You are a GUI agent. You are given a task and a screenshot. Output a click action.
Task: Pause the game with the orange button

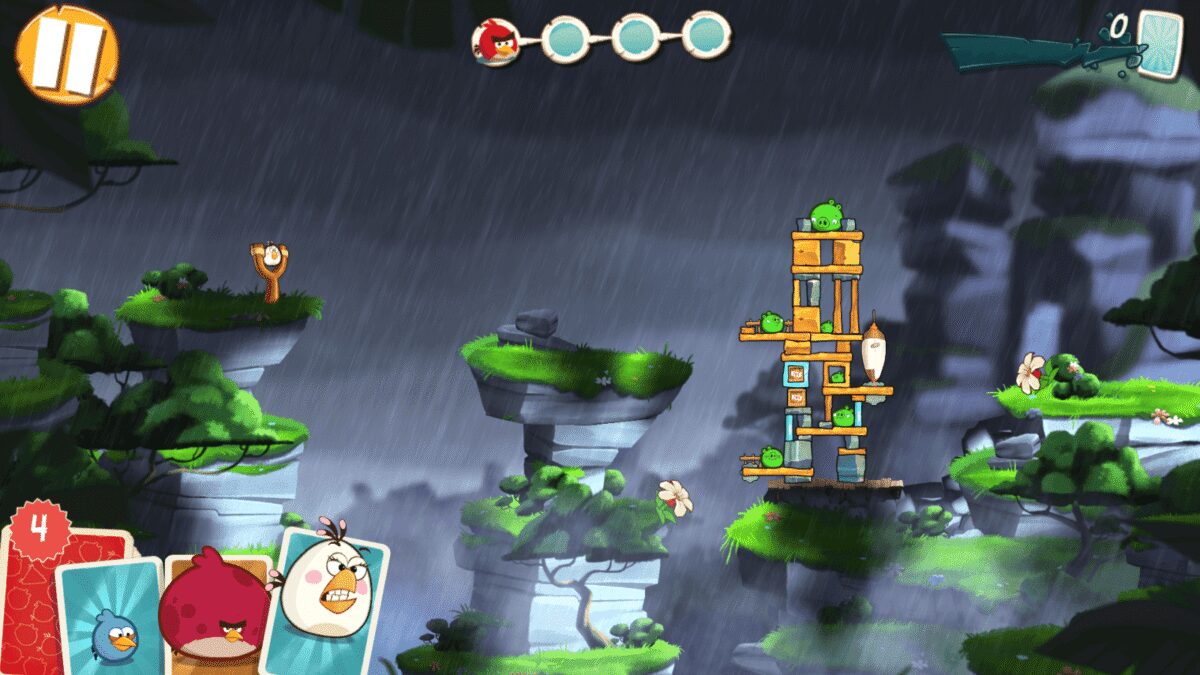point(67,54)
